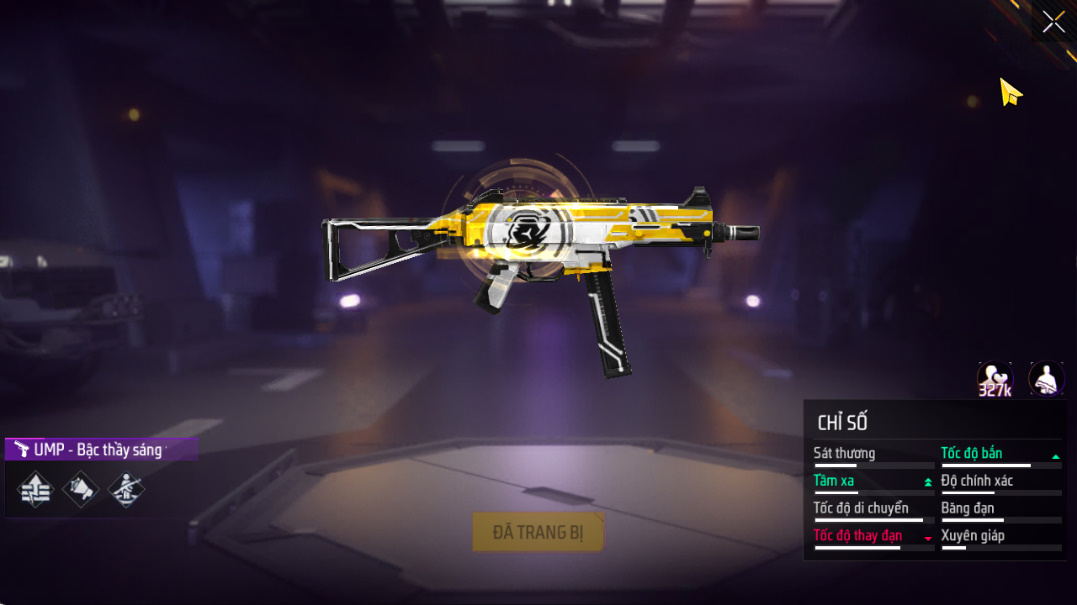This screenshot has width=1077, height=605.
Task: Close the weapon skin preview screen
Action: [x=1053, y=22]
